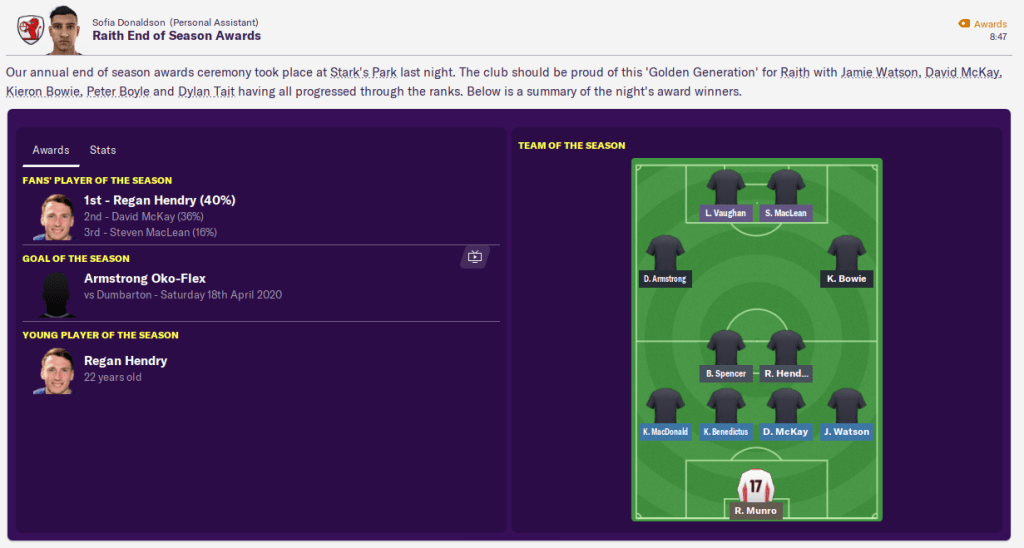Click Armstrong Oko-Flex goal of the season name
Image resolution: width=1024 pixels, height=548 pixels.
tap(145, 278)
